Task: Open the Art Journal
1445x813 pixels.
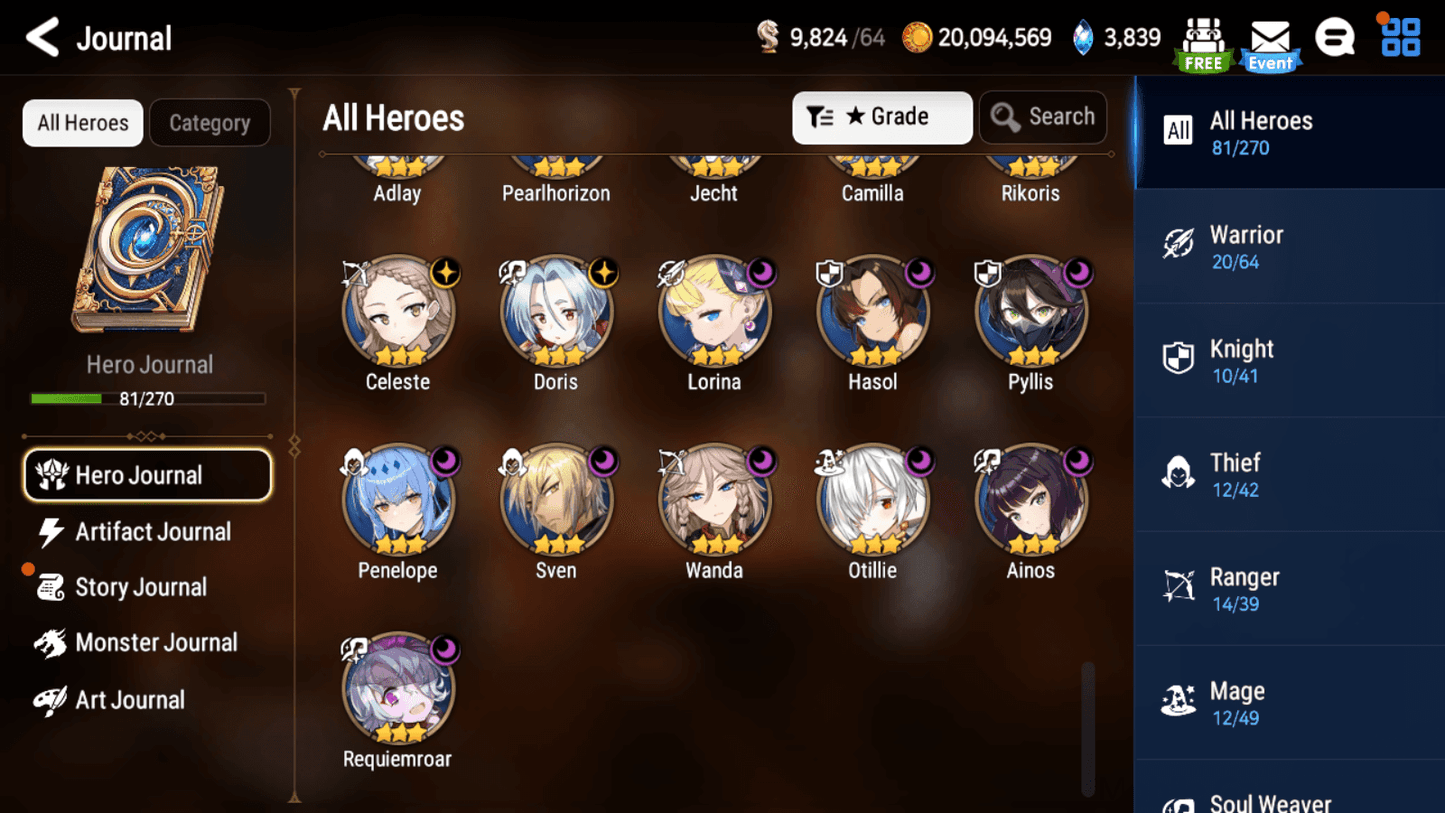Action: [x=129, y=700]
